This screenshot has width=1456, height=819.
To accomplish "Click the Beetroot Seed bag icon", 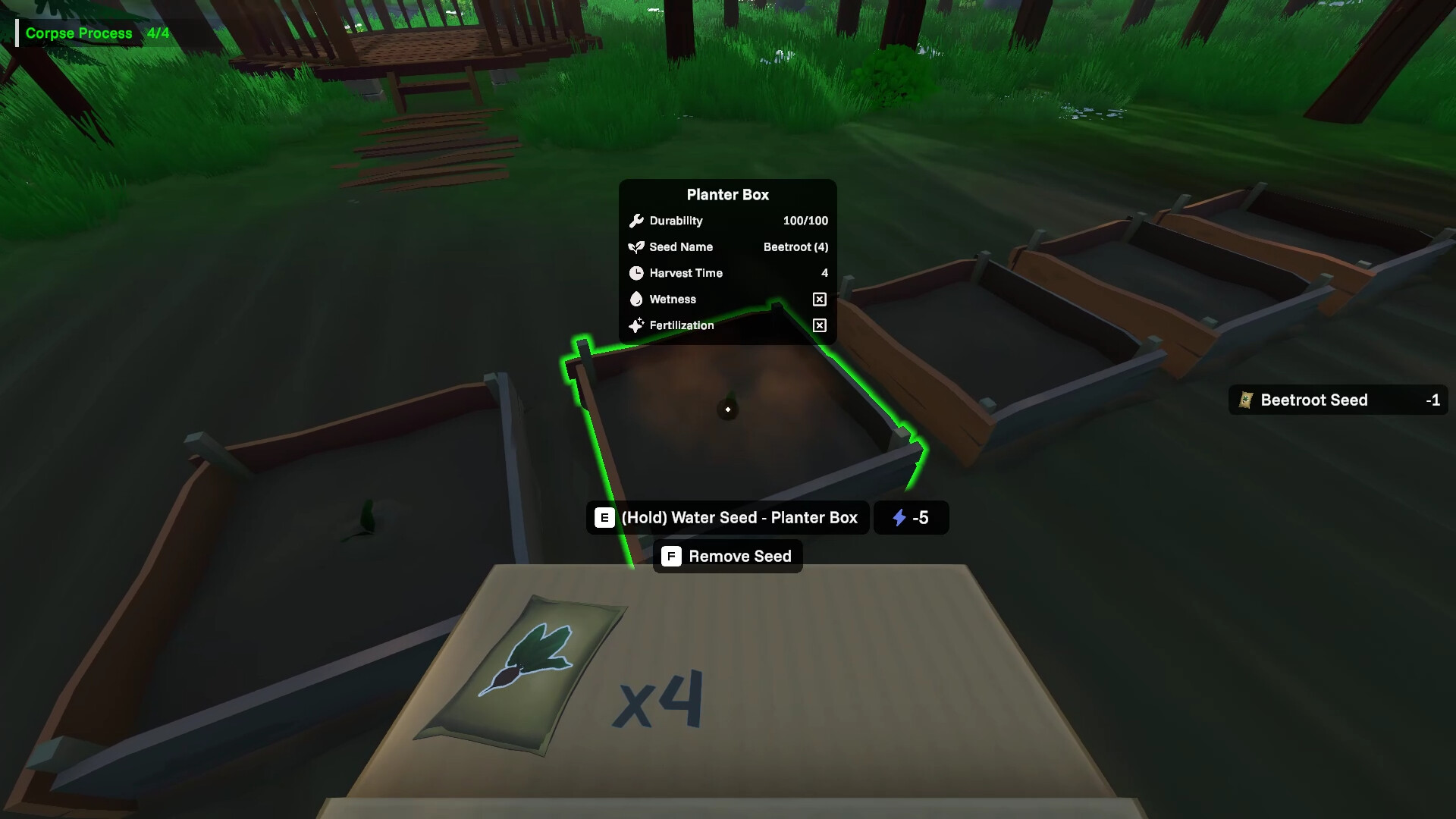I will (x=1246, y=400).
